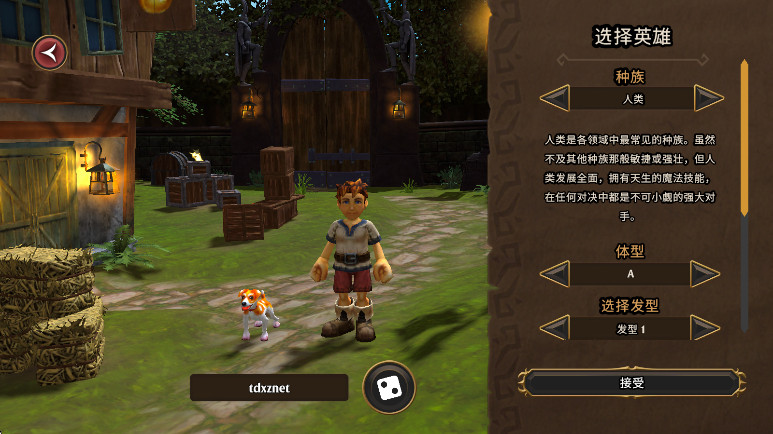The width and height of the screenshot is (773, 434).
Task: Select previous race with left arrow
Action: (555, 99)
